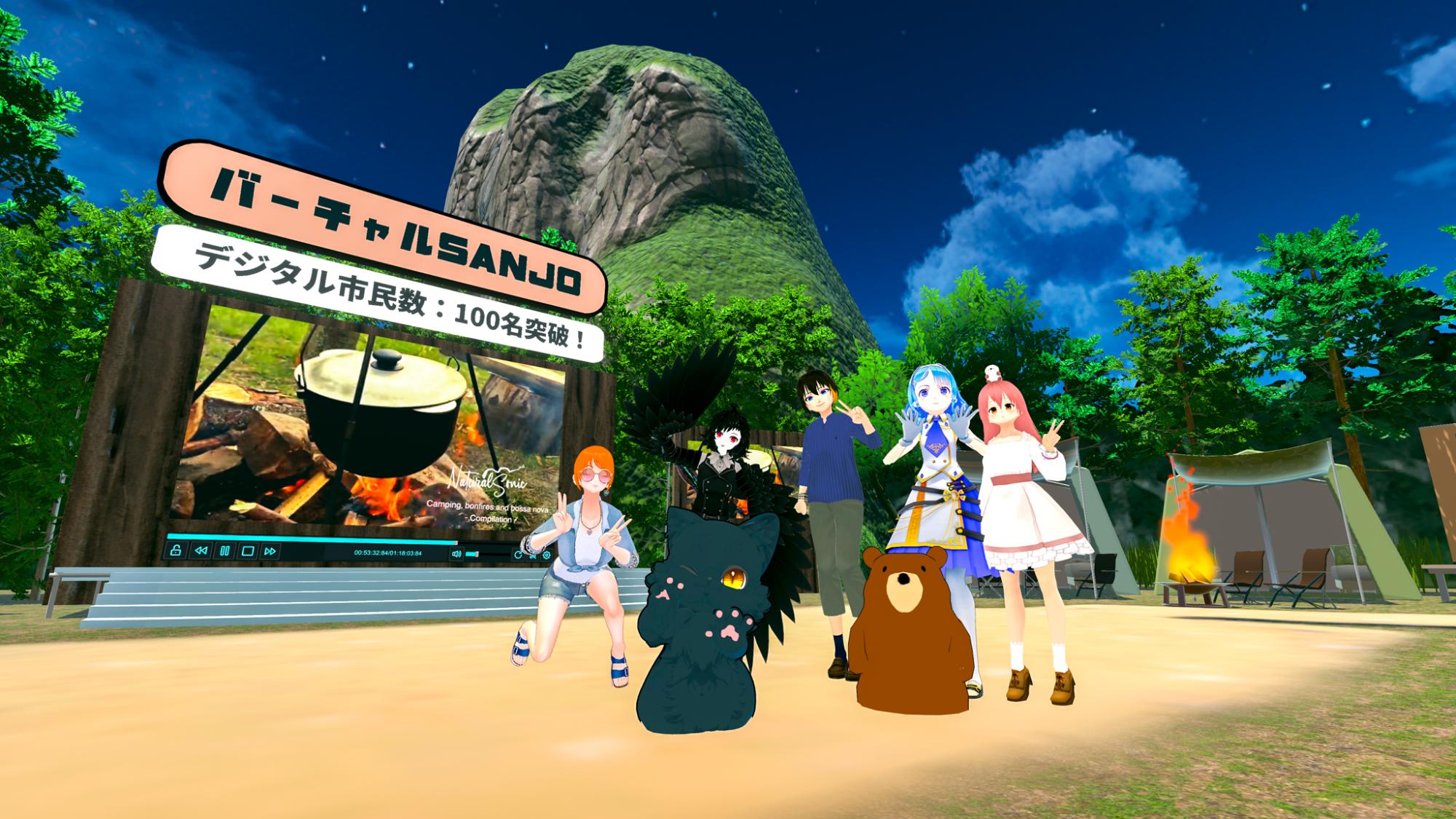Rewind the campfire video
Screen dimensions: 1456x819
(x=200, y=551)
